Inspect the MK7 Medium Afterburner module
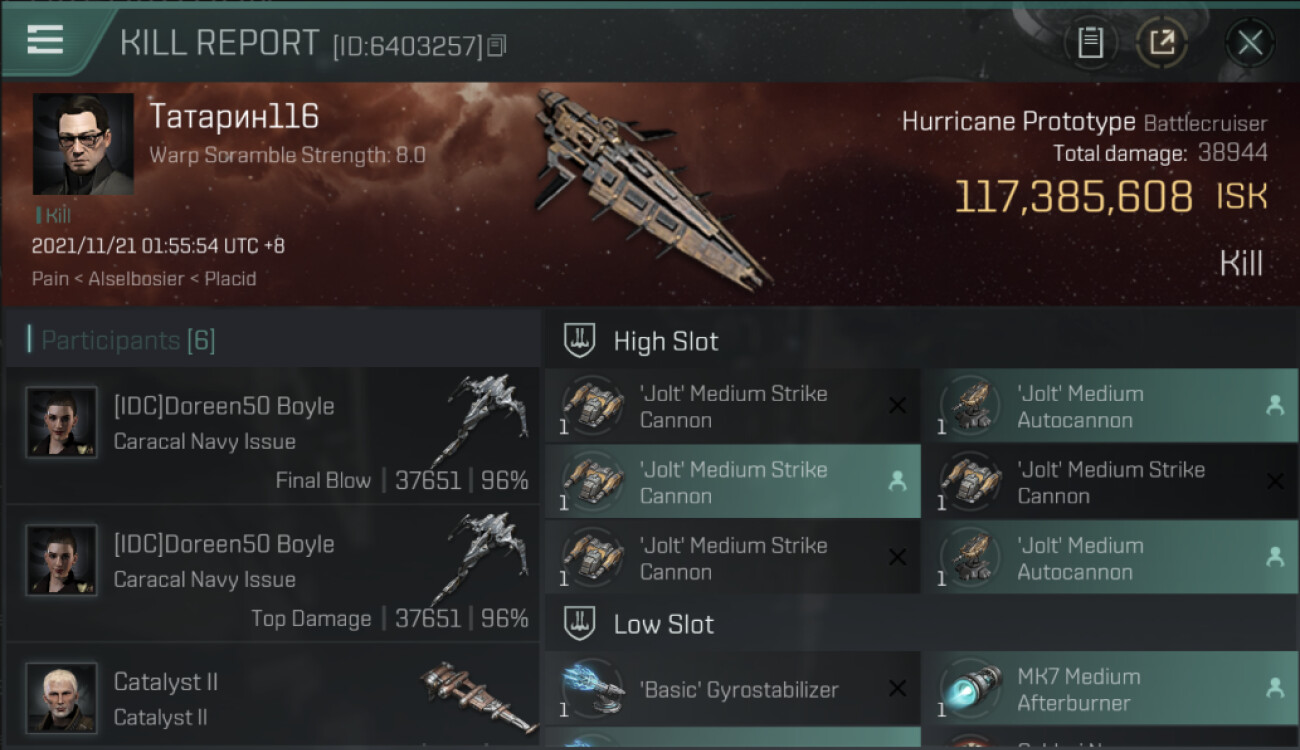Image resolution: width=1300 pixels, height=750 pixels. [1109, 689]
